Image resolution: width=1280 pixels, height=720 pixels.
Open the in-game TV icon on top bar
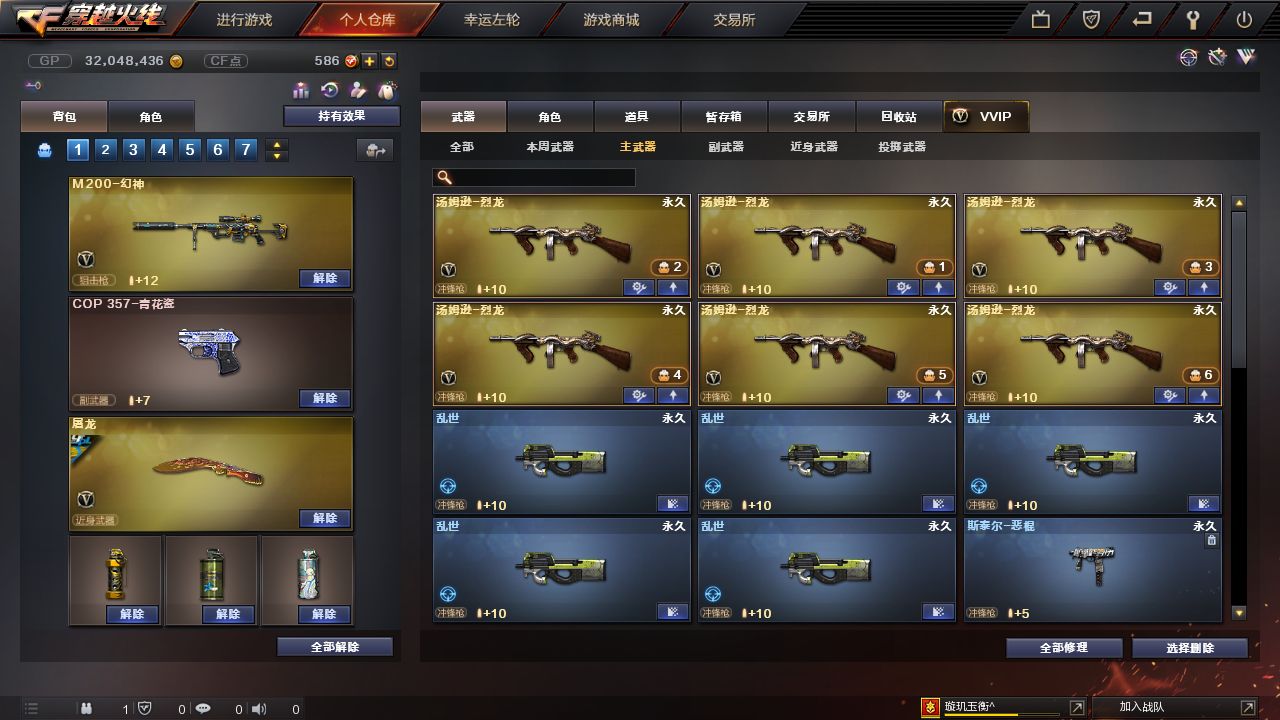point(1041,19)
